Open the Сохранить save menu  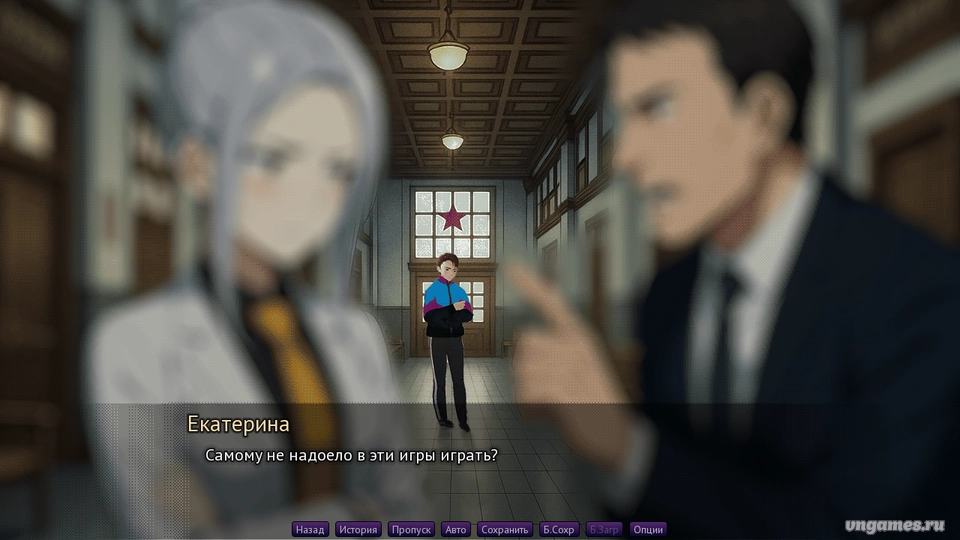click(504, 529)
